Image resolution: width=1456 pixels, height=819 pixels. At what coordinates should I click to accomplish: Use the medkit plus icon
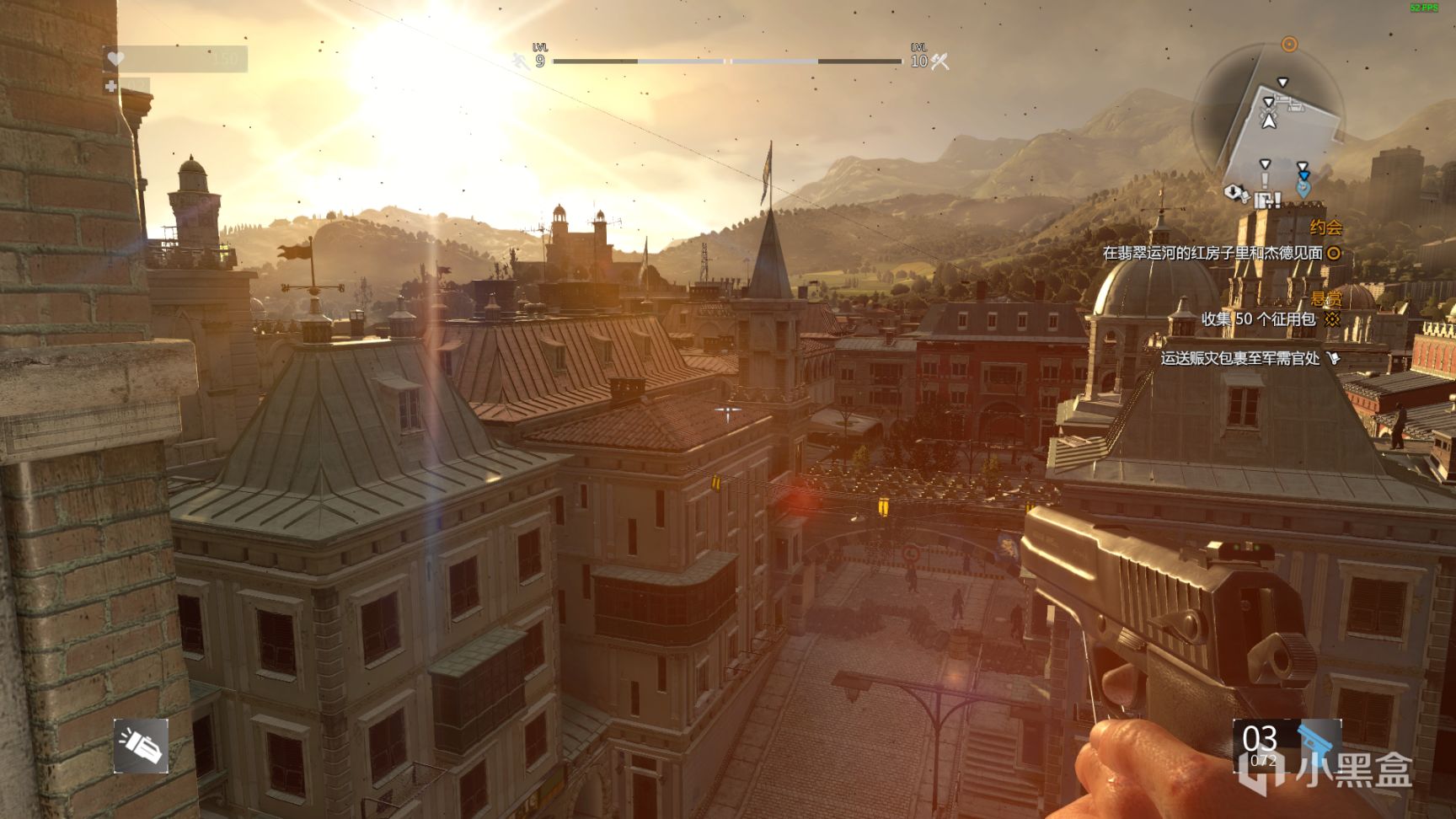(x=111, y=86)
